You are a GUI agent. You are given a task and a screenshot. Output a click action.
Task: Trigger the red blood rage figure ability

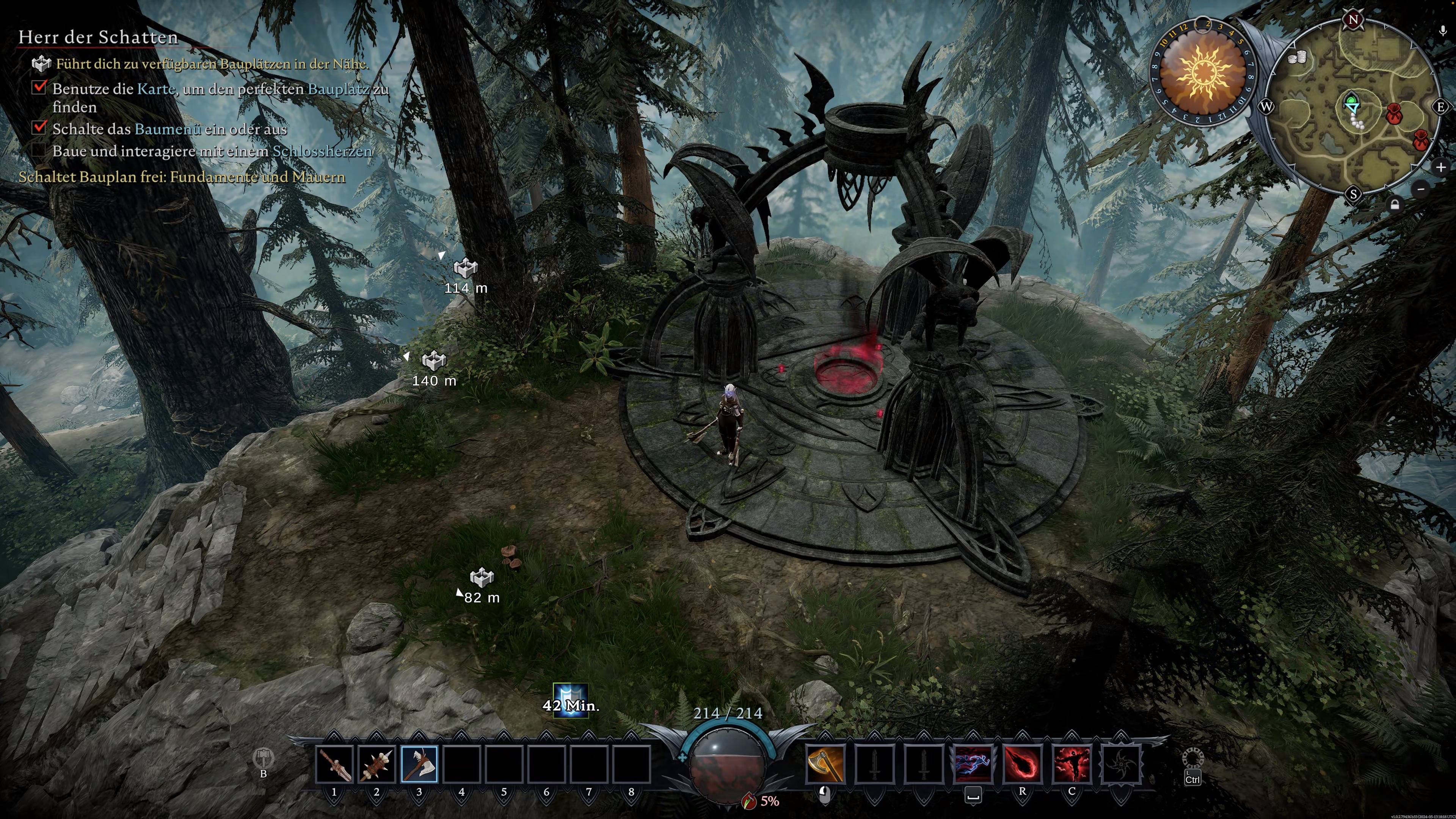1072,764
